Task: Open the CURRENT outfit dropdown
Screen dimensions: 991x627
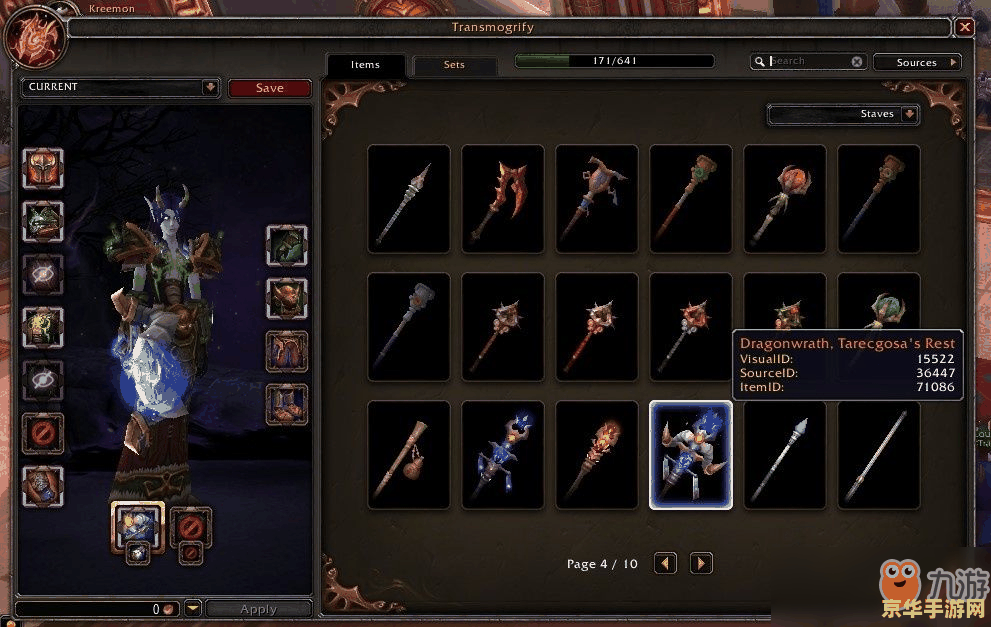Action: pyautogui.click(x=210, y=87)
